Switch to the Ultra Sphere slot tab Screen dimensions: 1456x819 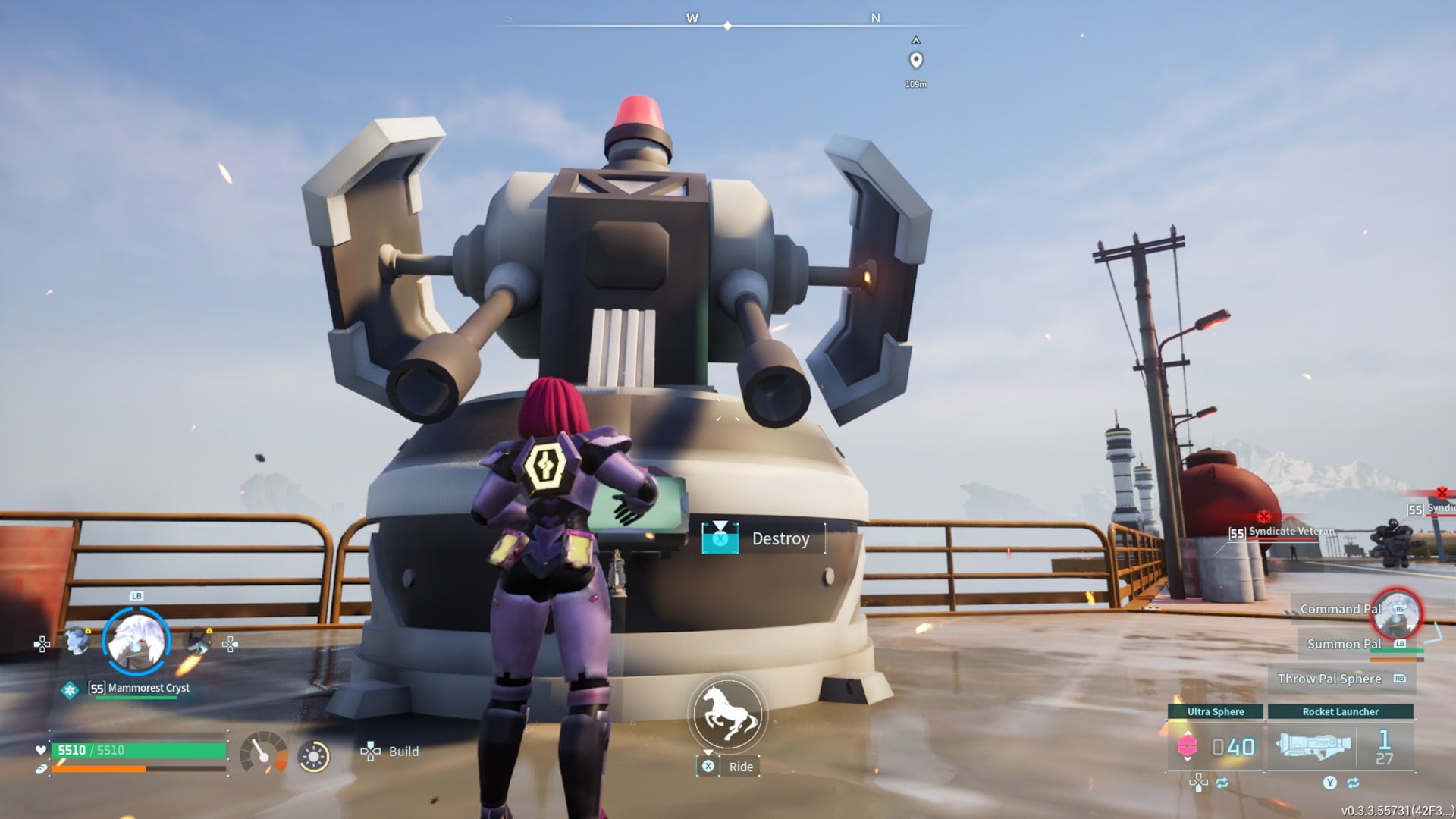(x=1217, y=711)
